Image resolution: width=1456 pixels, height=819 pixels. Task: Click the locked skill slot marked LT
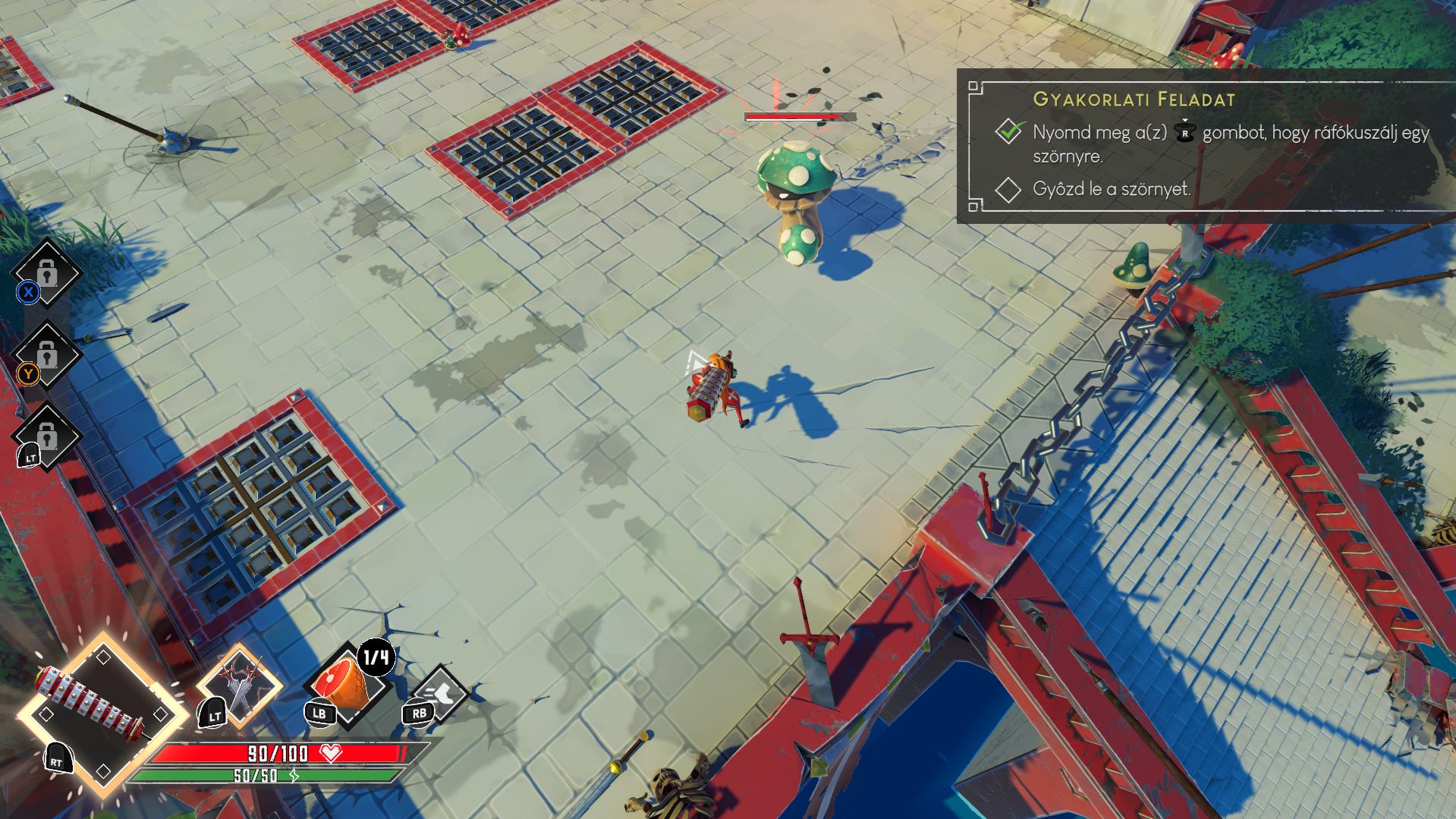pos(46,436)
